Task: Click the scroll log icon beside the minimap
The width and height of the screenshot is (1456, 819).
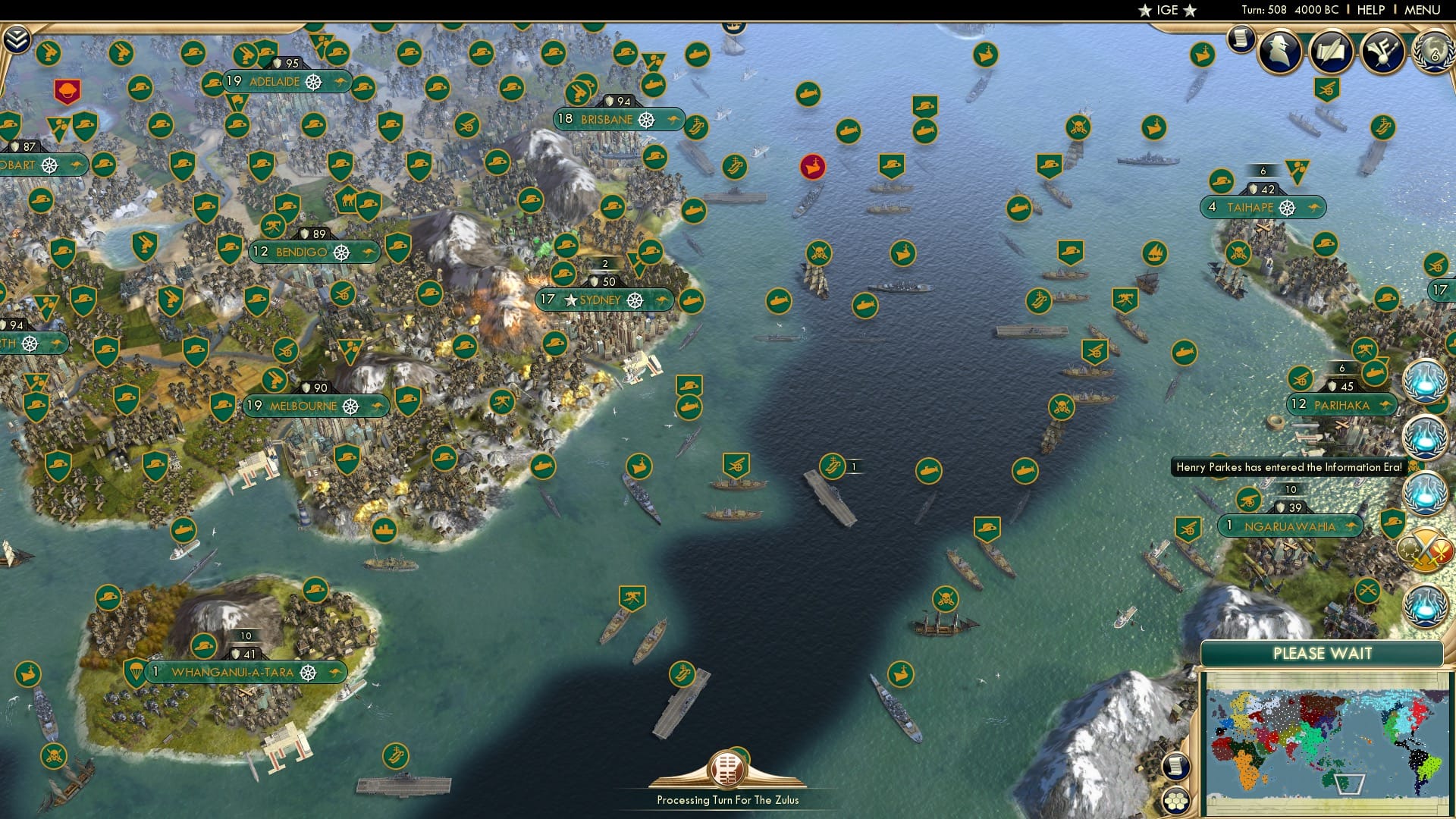Action: click(x=1176, y=767)
